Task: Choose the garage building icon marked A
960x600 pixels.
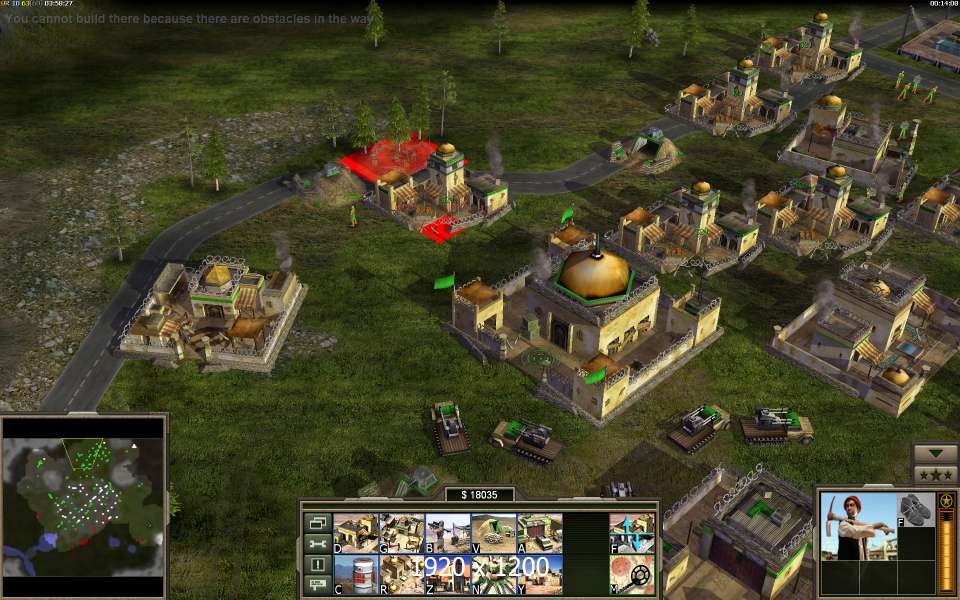Action: [x=539, y=534]
